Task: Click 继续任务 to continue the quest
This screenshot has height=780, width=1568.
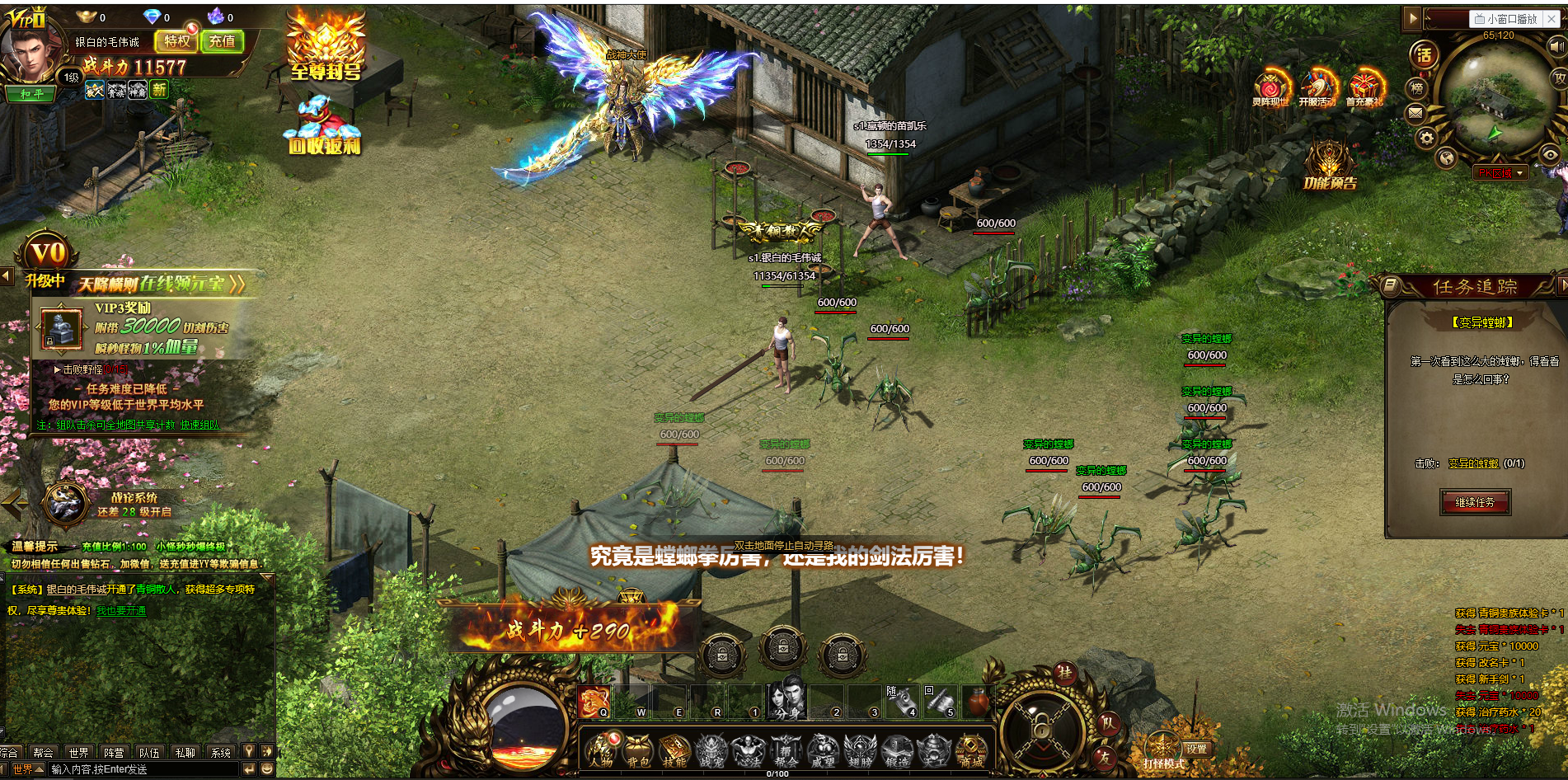Action: (x=1475, y=502)
